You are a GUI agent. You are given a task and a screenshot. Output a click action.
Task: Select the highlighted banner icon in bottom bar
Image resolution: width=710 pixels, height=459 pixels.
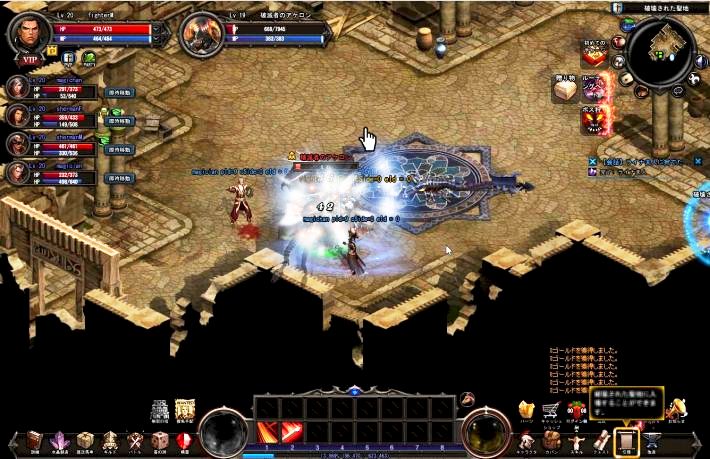pos(627,440)
